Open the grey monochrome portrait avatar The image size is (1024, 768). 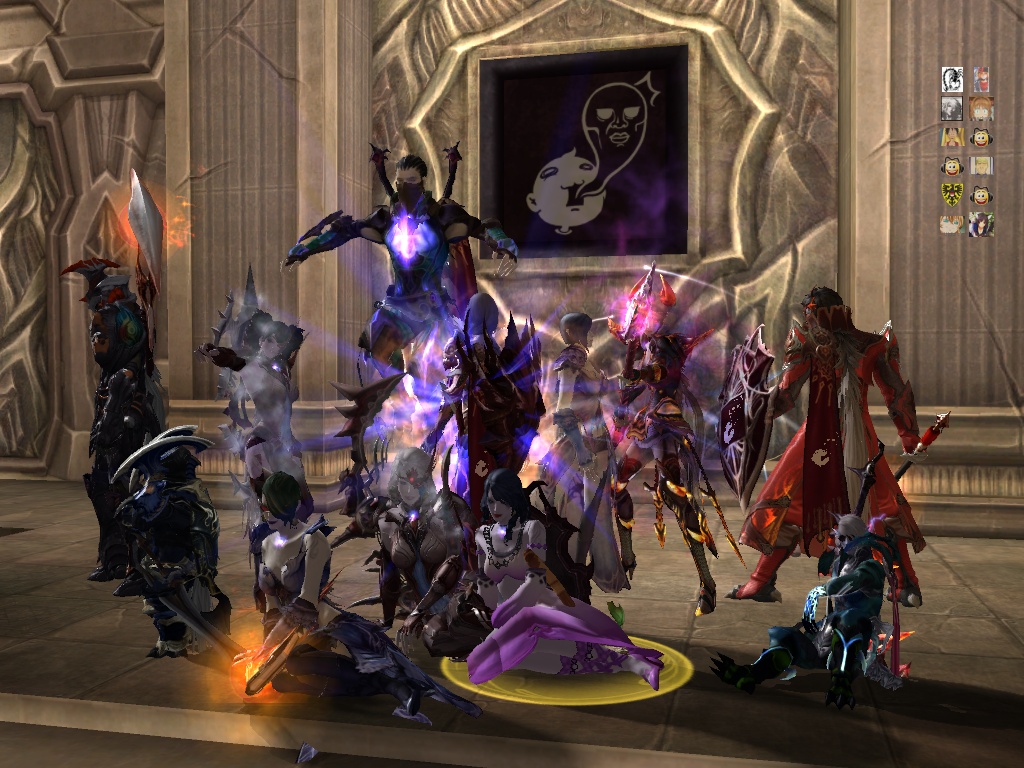(x=952, y=108)
